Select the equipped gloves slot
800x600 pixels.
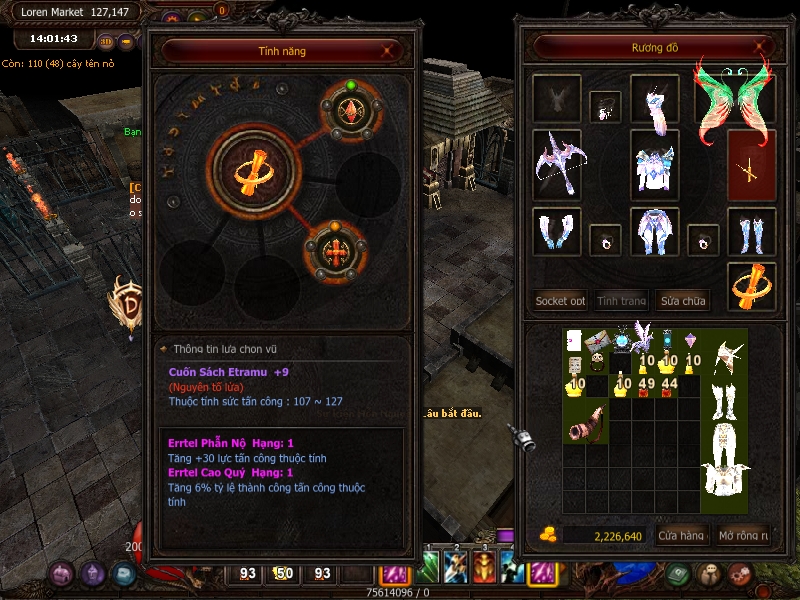(x=556, y=232)
